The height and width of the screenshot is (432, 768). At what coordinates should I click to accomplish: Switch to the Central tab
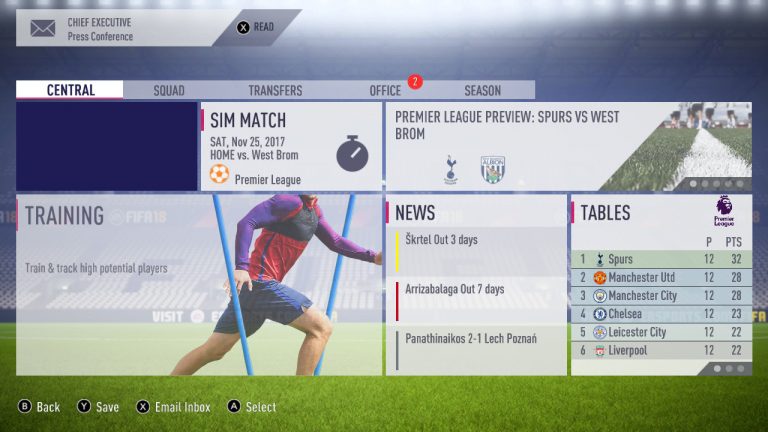70,90
